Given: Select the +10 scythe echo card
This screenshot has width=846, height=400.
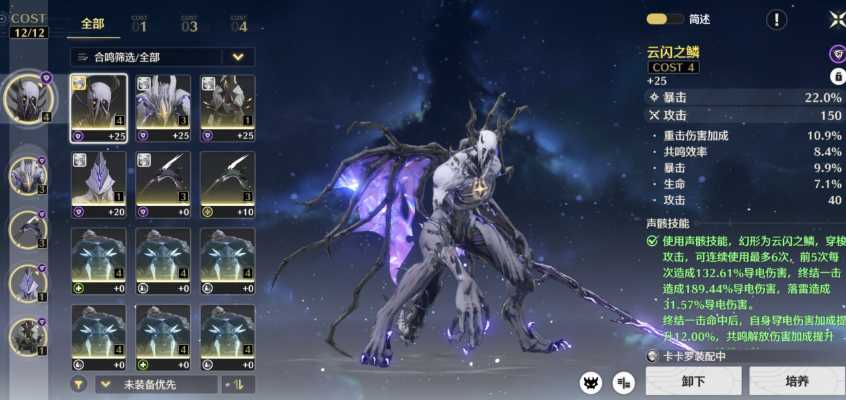Looking at the screenshot, I should click(227, 184).
